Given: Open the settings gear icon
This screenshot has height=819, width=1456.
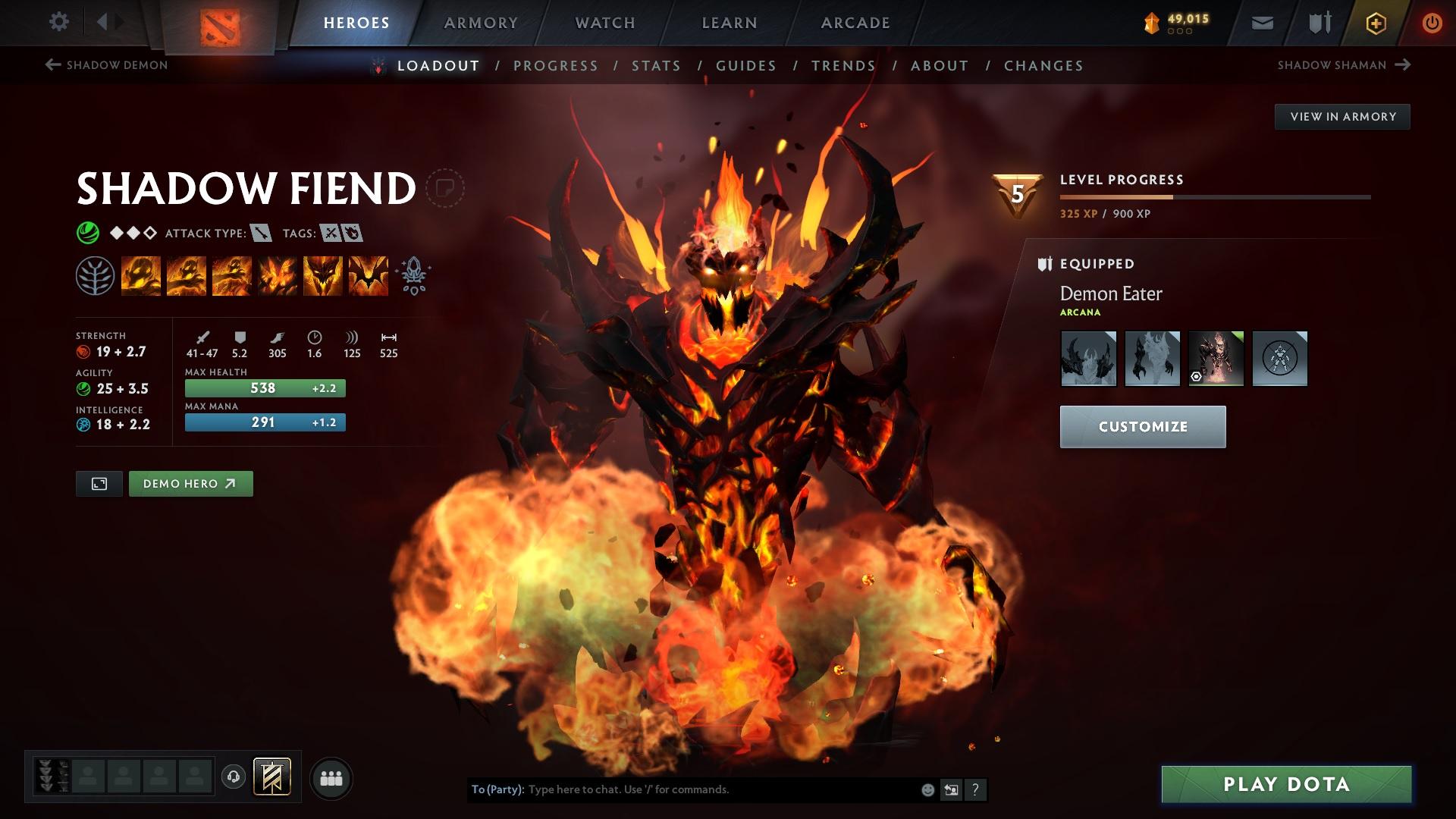Looking at the screenshot, I should pos(58,22).
